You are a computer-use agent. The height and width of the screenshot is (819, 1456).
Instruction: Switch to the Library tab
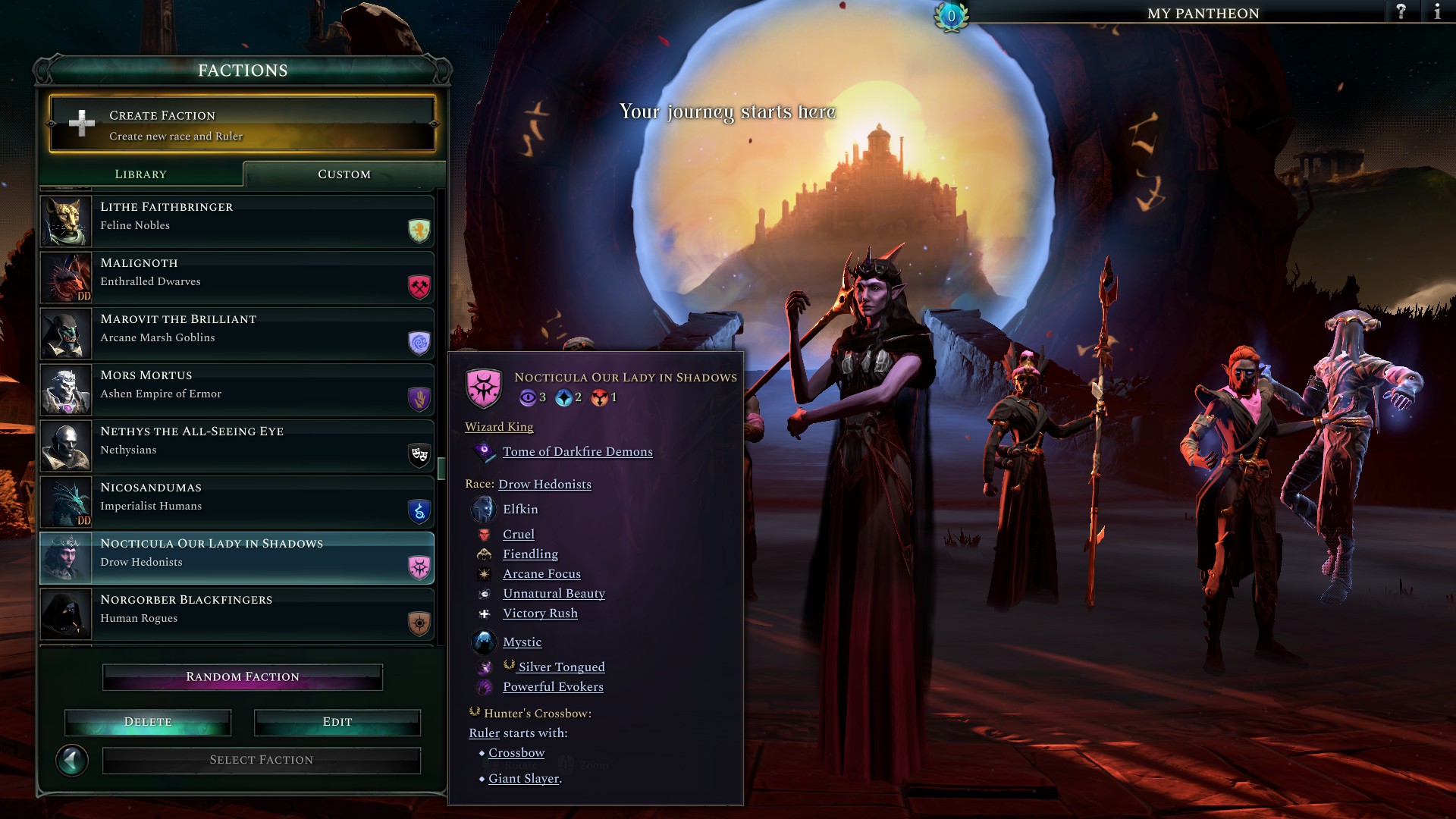click(x=141, y=174)
